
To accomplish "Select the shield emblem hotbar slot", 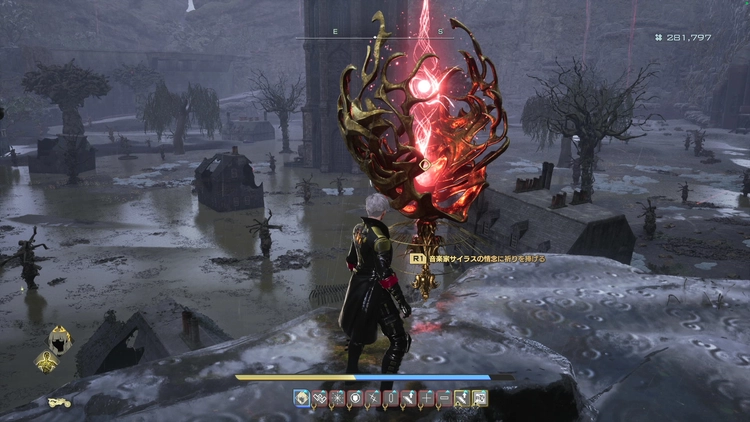I will click(x=354, y=398).
